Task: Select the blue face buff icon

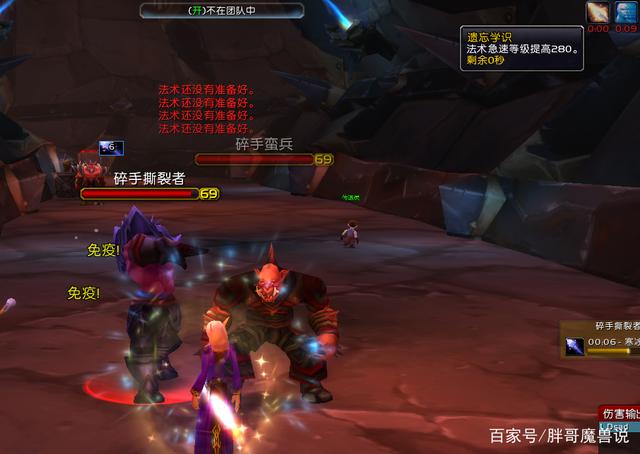Action: click(625, 12)
